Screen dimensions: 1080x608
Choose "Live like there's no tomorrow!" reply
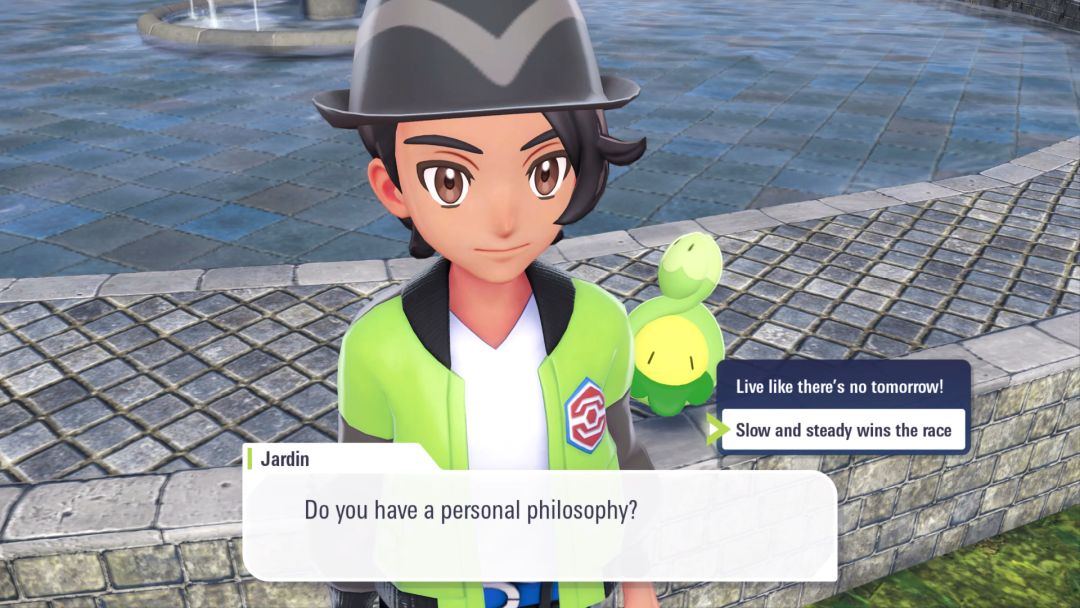(x=839, y=387)
